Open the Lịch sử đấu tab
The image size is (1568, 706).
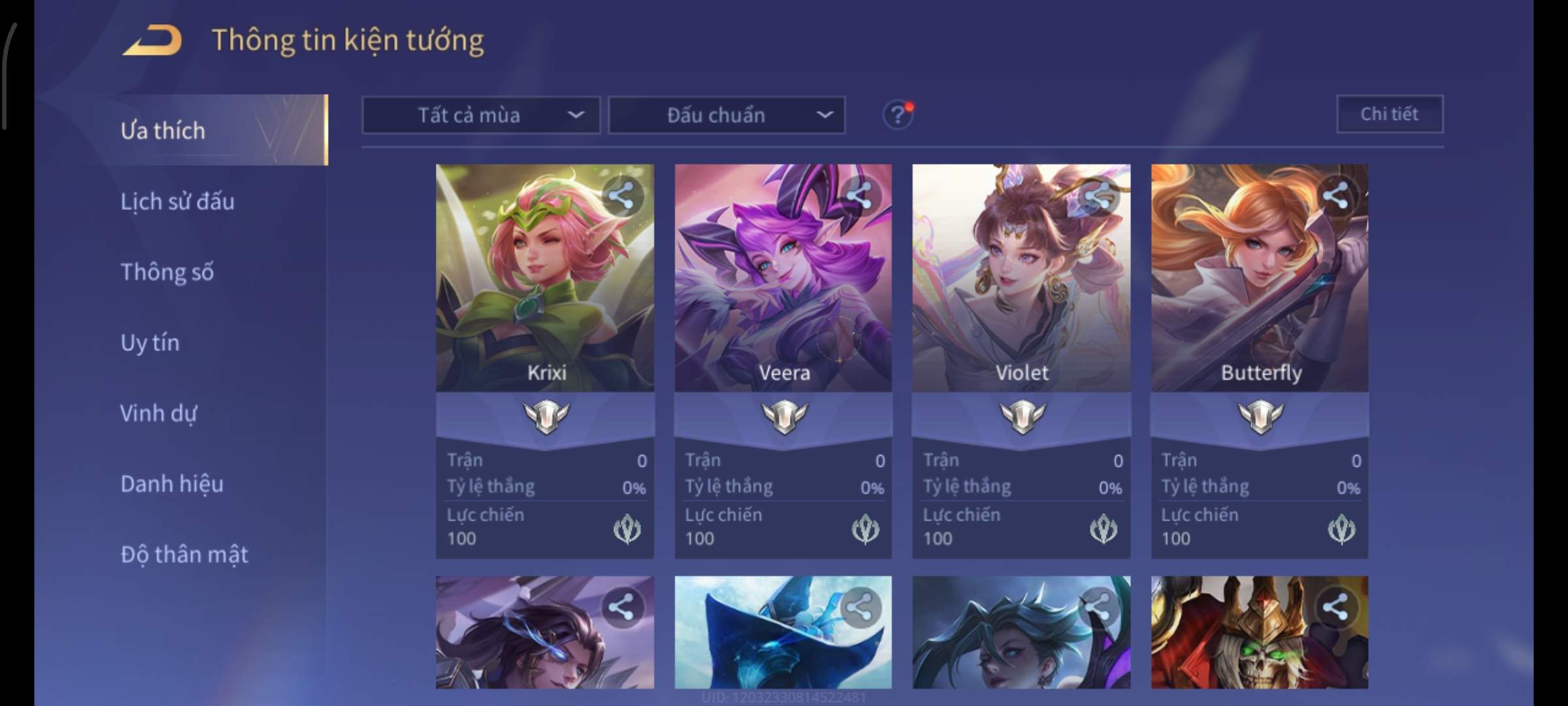177,201
